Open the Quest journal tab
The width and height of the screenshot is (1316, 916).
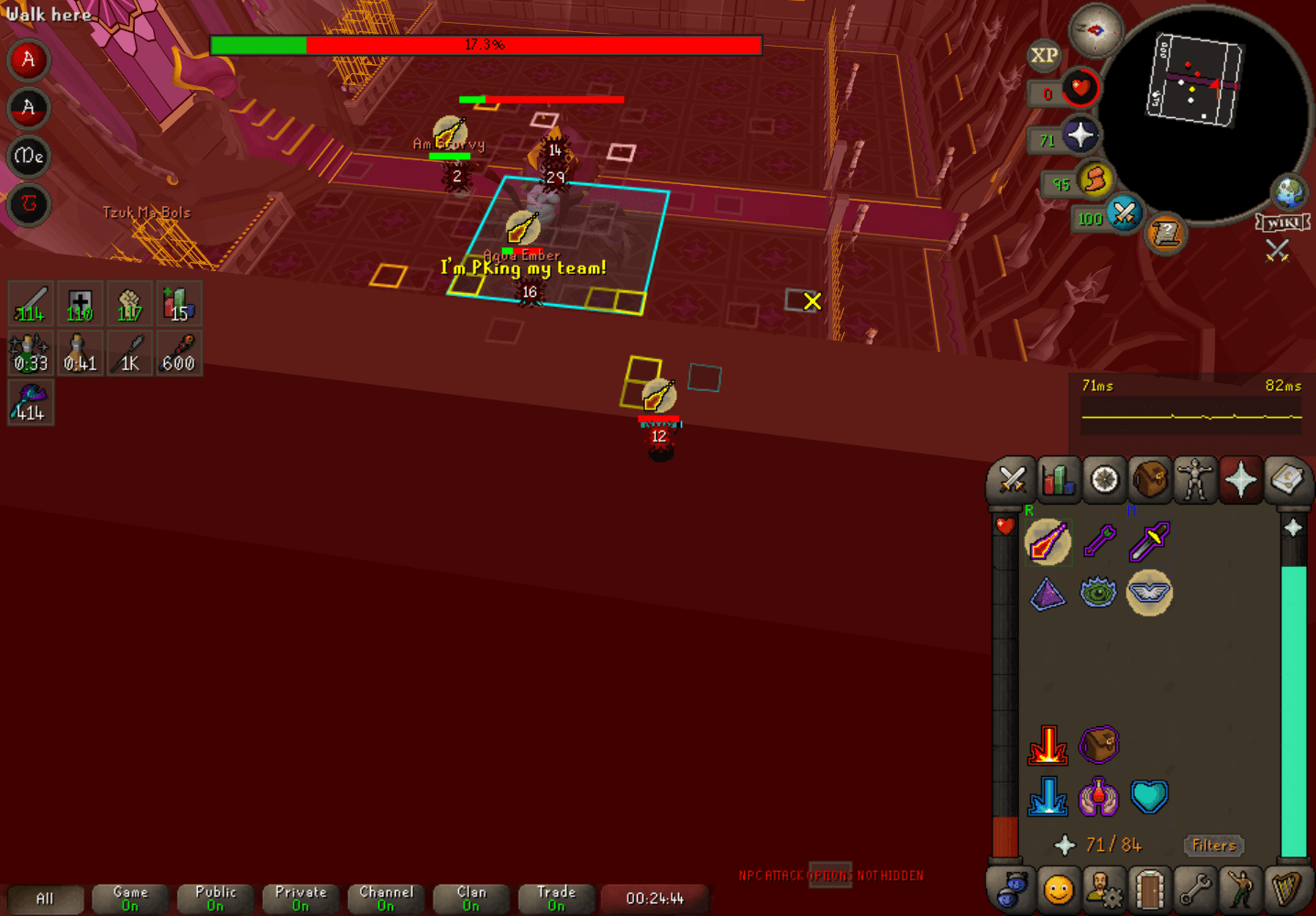pos(1103,479)
